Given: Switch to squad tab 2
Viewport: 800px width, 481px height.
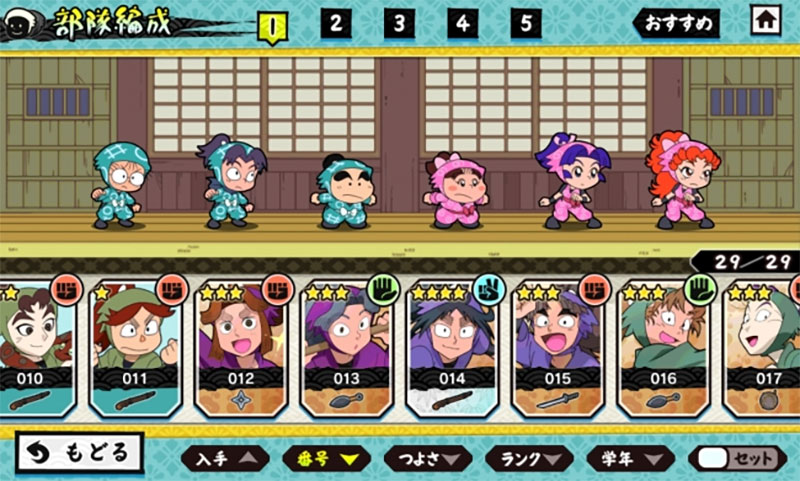Looking at the screenshot, I should click(336, 23).
